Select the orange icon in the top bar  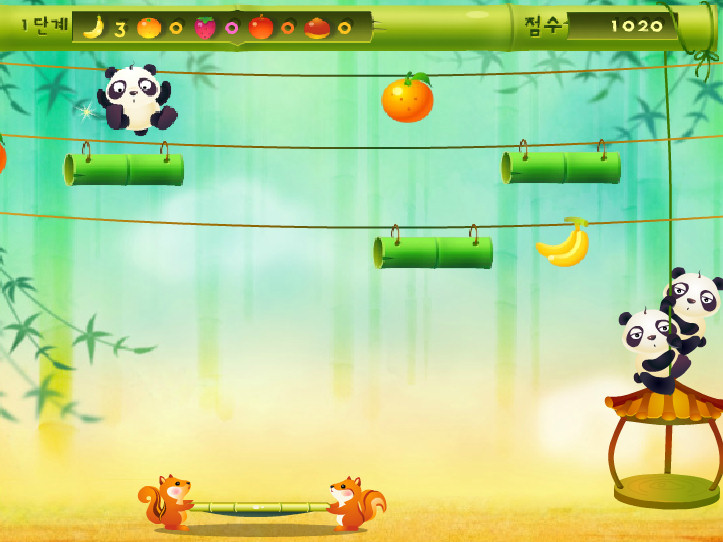tap(148, 27)
